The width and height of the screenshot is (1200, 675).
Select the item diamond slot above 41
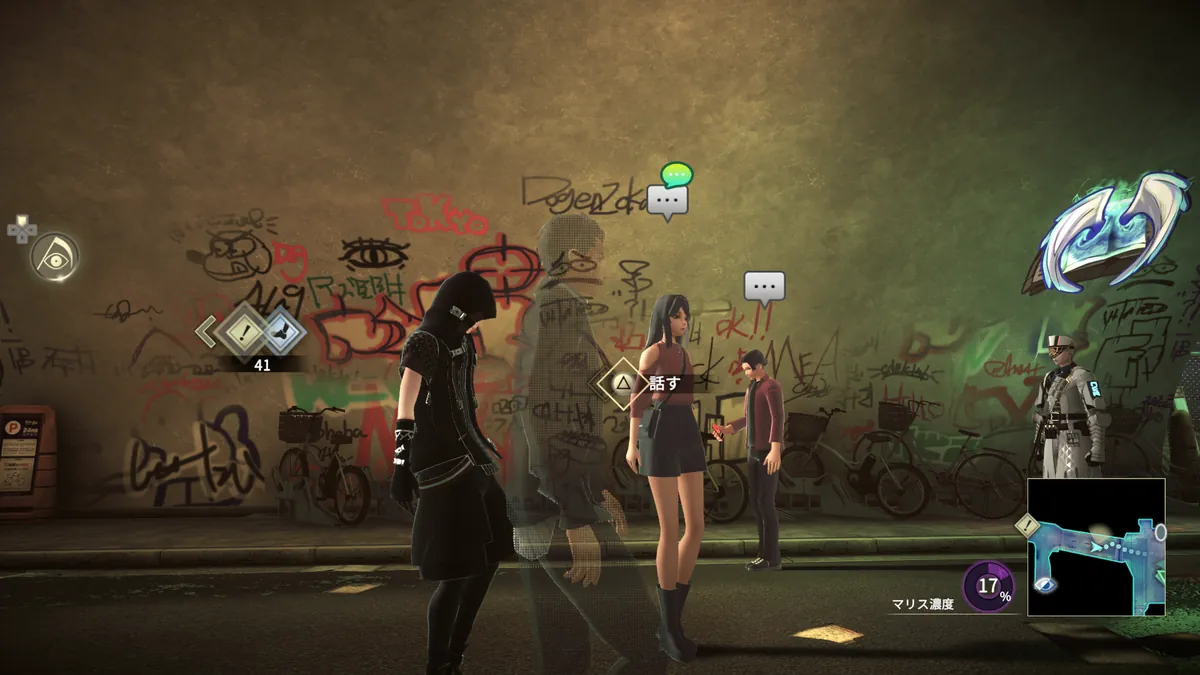[279, 331]
